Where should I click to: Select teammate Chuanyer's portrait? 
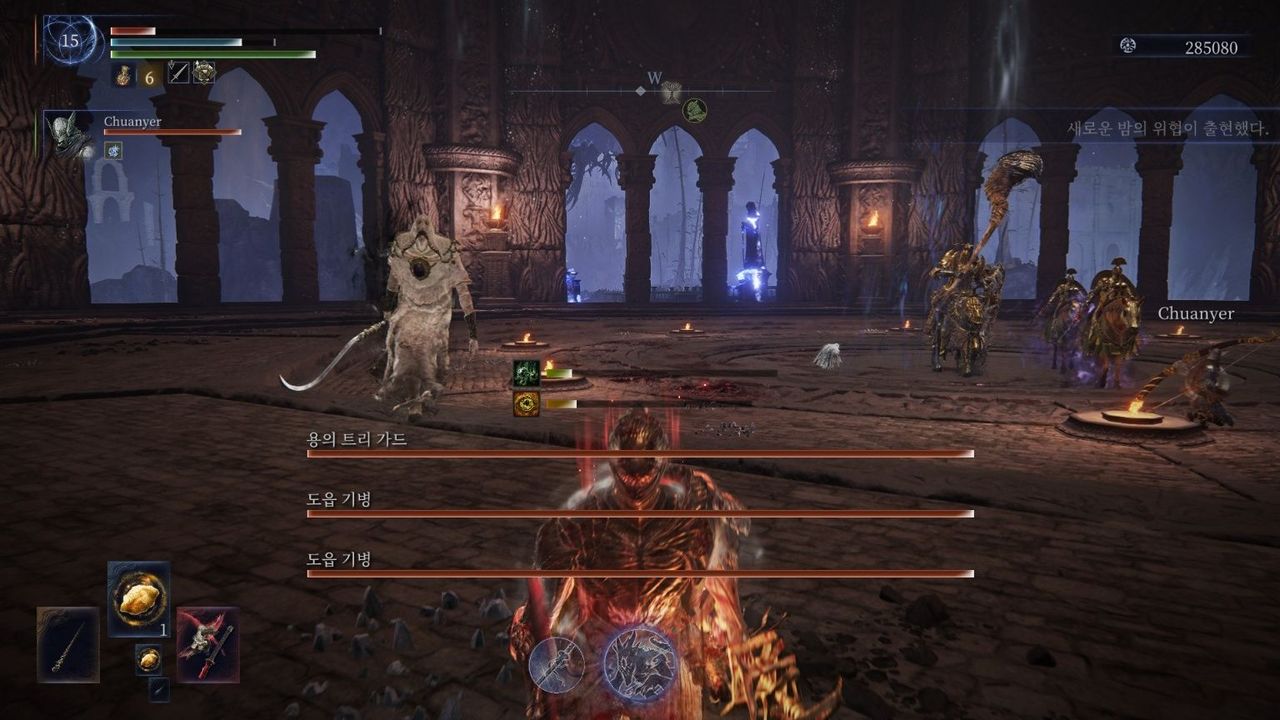click(68, 133)
